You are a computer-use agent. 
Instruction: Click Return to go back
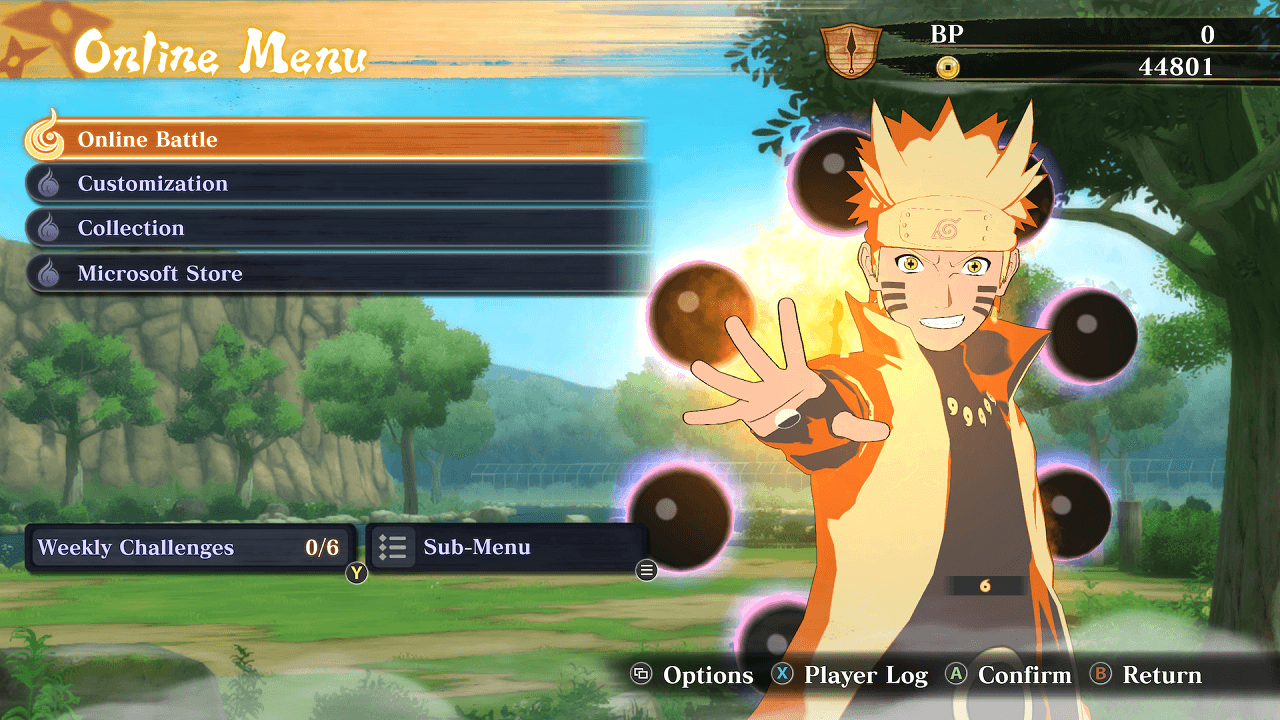pos(1147,675)
